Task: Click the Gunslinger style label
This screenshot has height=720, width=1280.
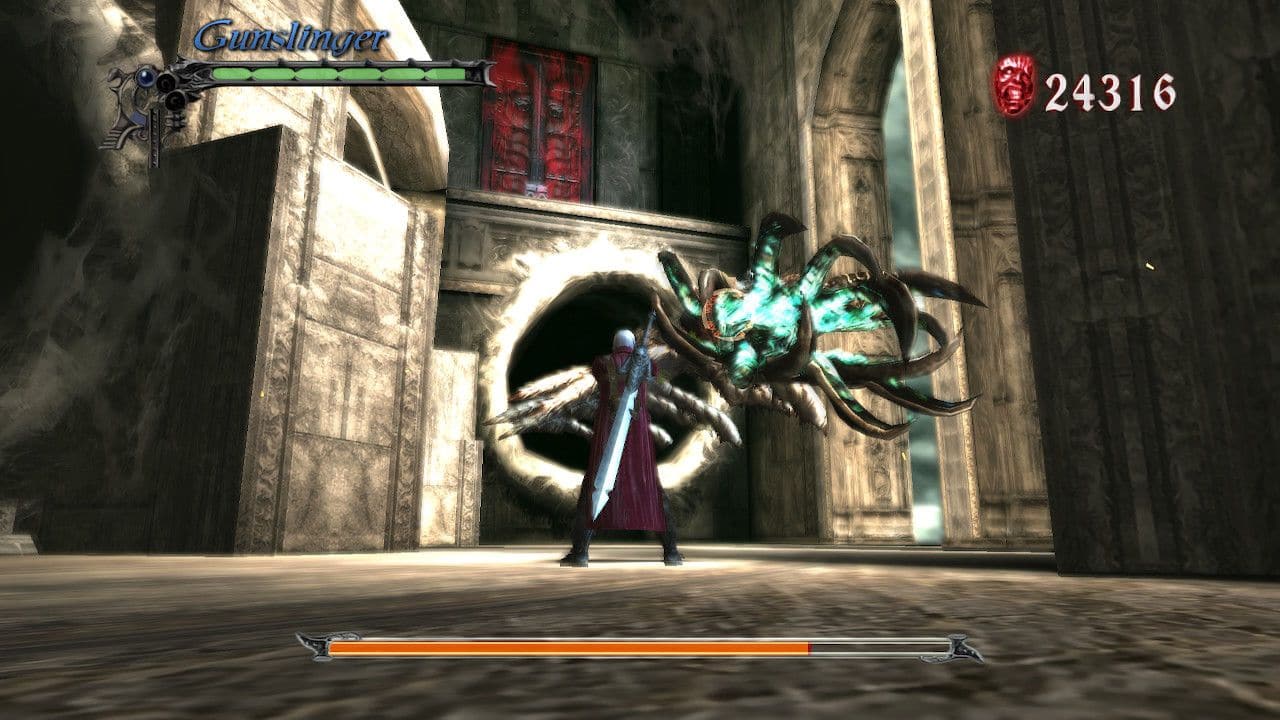Action: click(291, 37)
